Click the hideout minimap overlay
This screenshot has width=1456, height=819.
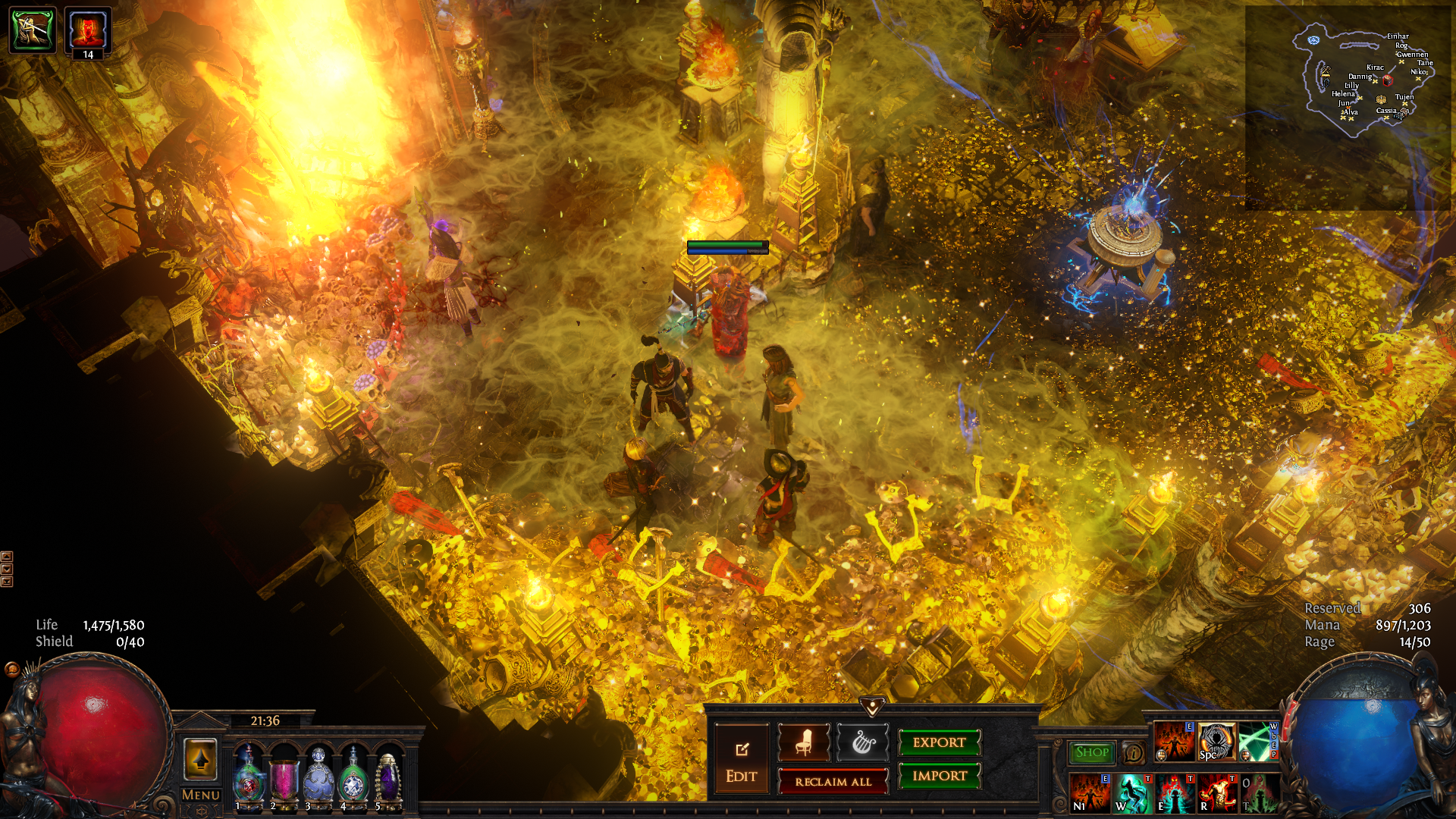pos(1357,83)
